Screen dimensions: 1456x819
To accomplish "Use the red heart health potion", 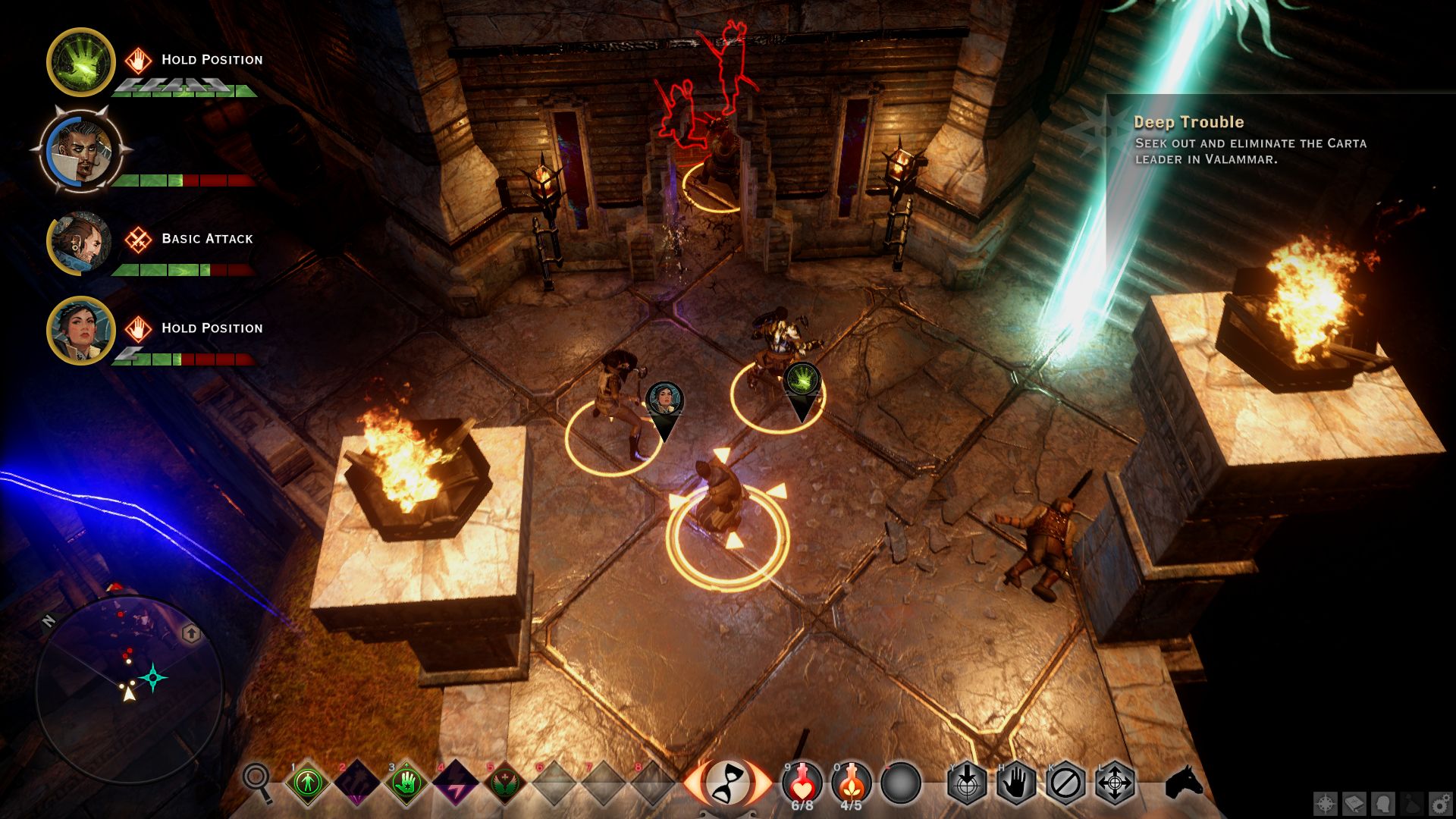I will 802,781.
